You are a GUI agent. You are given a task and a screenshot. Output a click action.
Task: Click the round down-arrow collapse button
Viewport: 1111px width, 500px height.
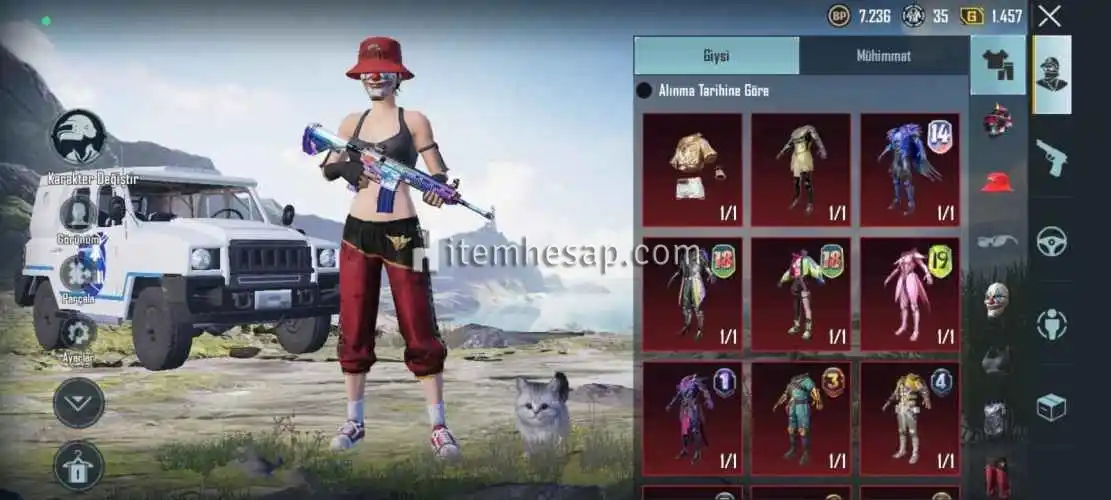79,402
